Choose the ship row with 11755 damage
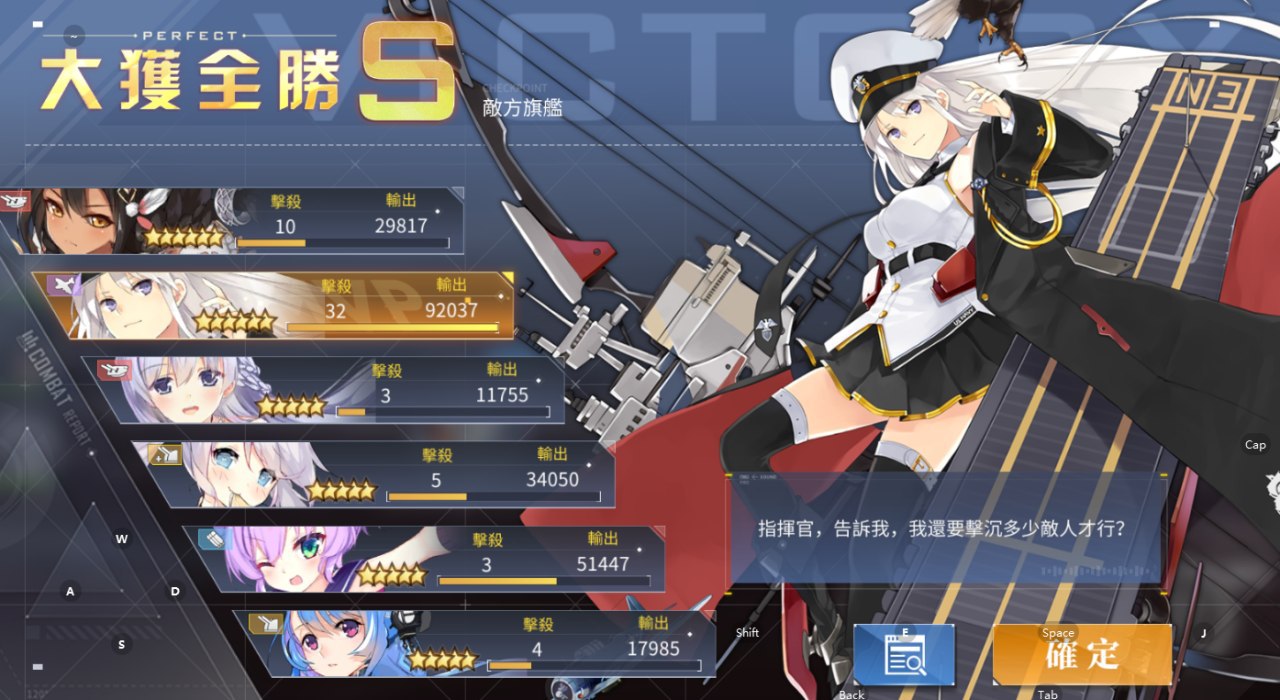1280x700 pixels. pos(330,390)
